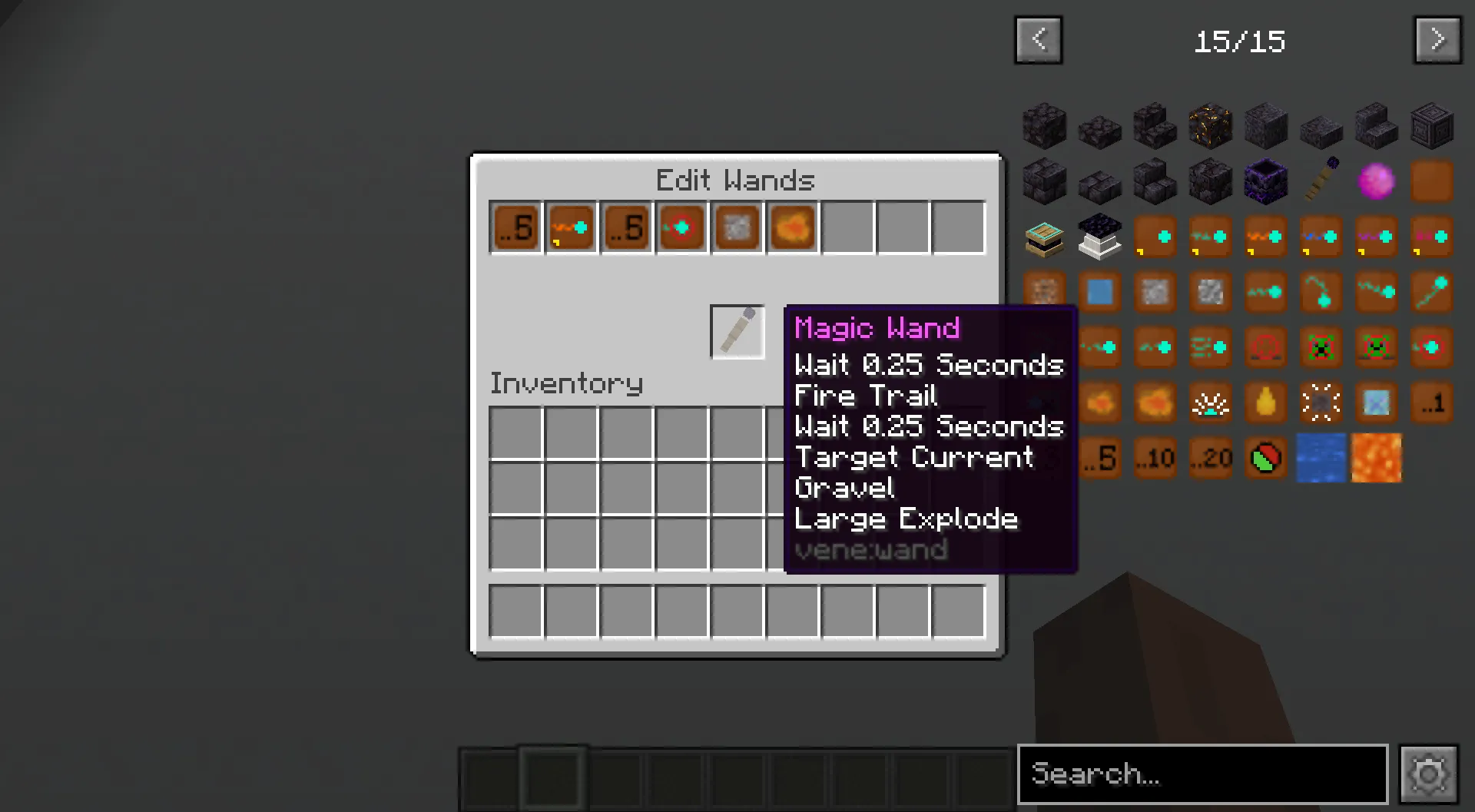
Task: Select the ..20 delay card in the palette
Action: (1210, 458)
